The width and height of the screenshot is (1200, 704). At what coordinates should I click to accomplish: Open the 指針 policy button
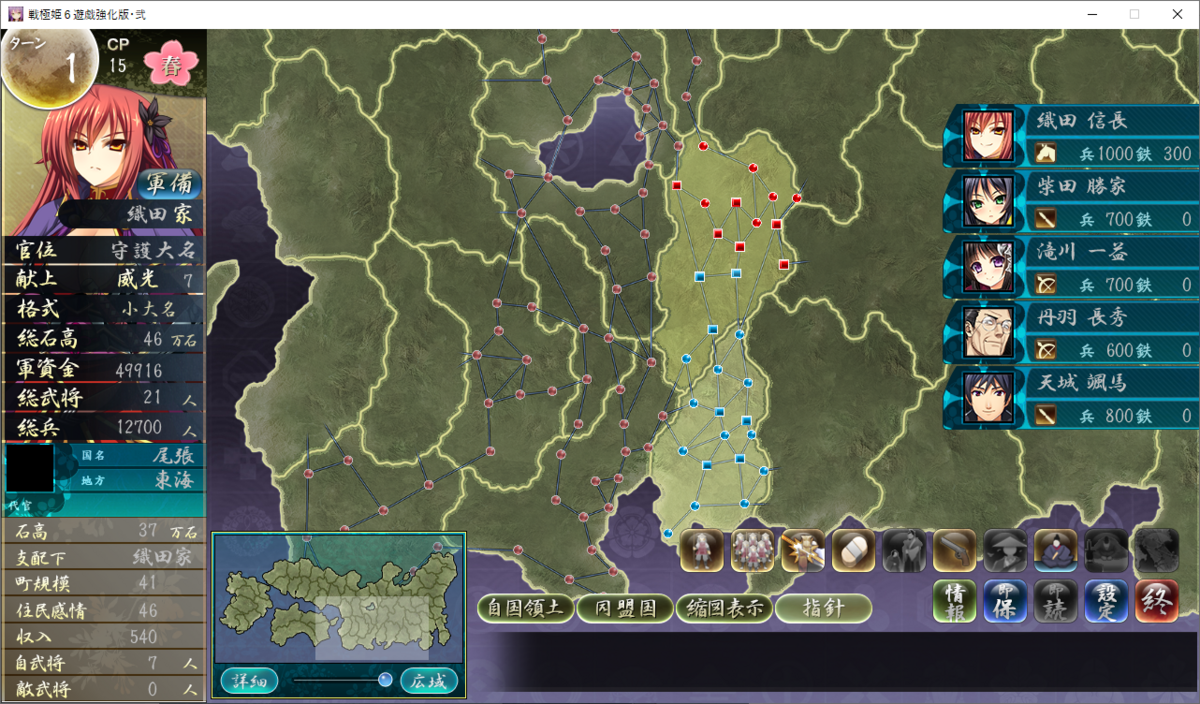pyautogui.click(x=822, y=608)
